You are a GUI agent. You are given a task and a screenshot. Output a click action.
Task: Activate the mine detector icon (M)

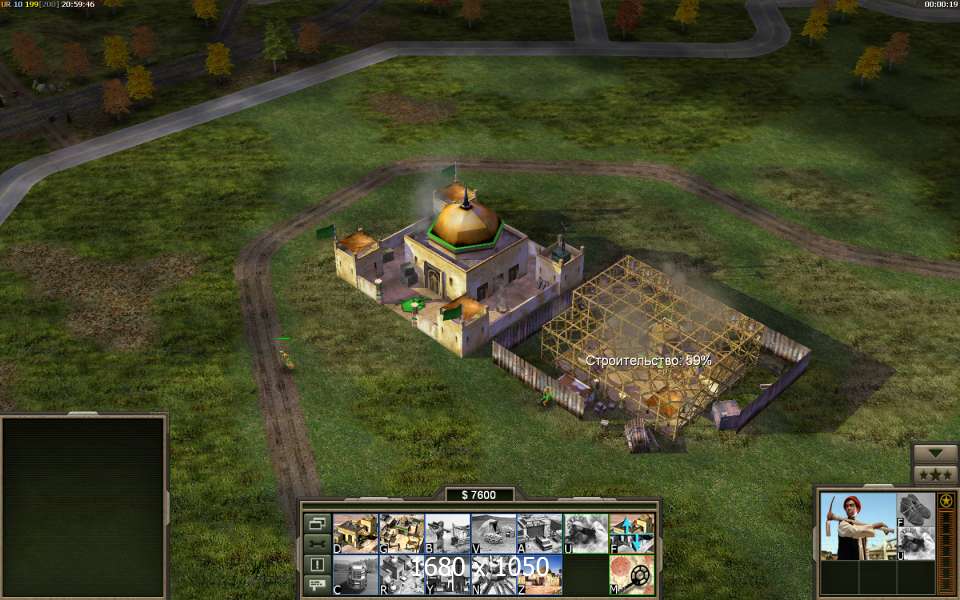point(632,575)
